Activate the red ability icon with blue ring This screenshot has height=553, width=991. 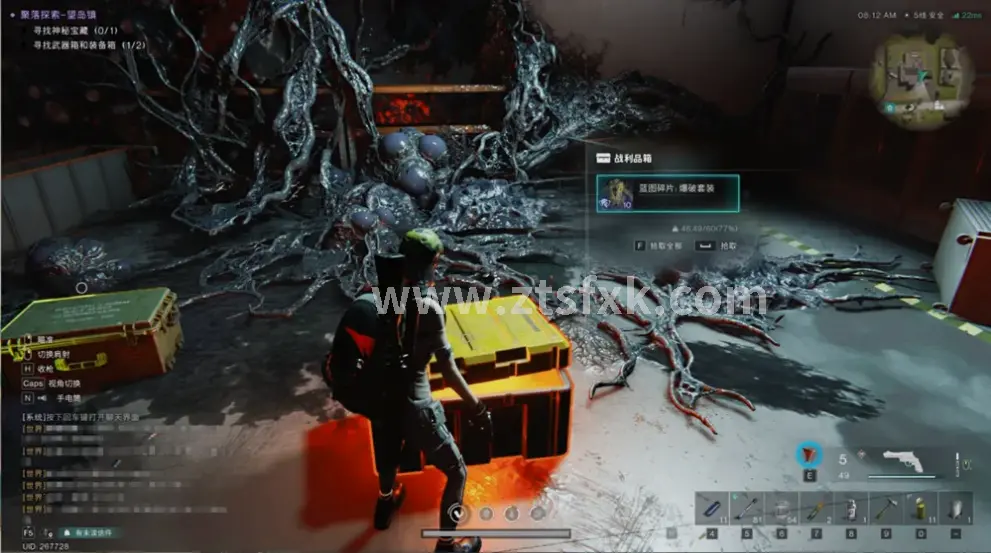807,455
